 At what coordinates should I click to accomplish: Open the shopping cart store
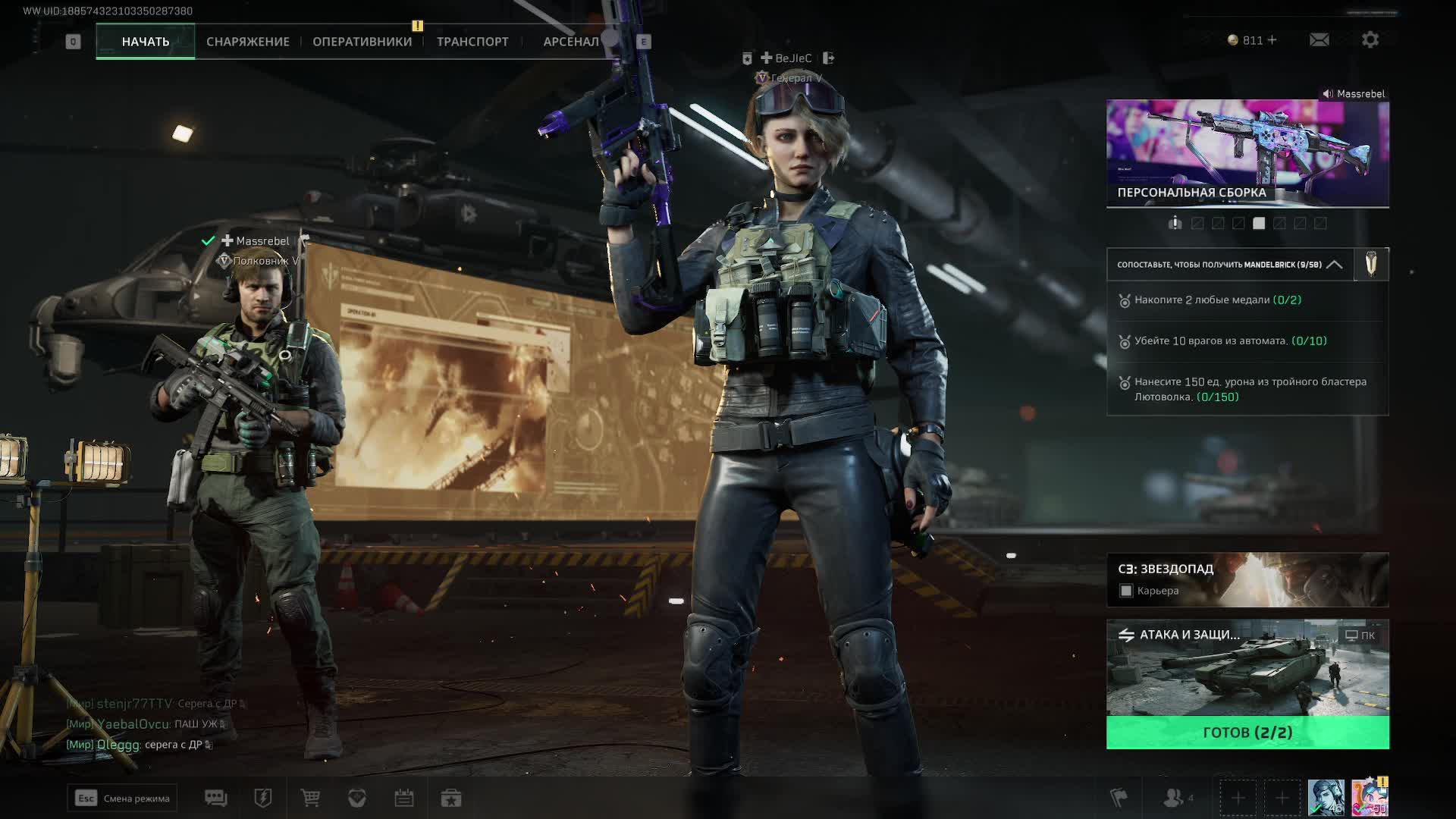click(310, 798)
